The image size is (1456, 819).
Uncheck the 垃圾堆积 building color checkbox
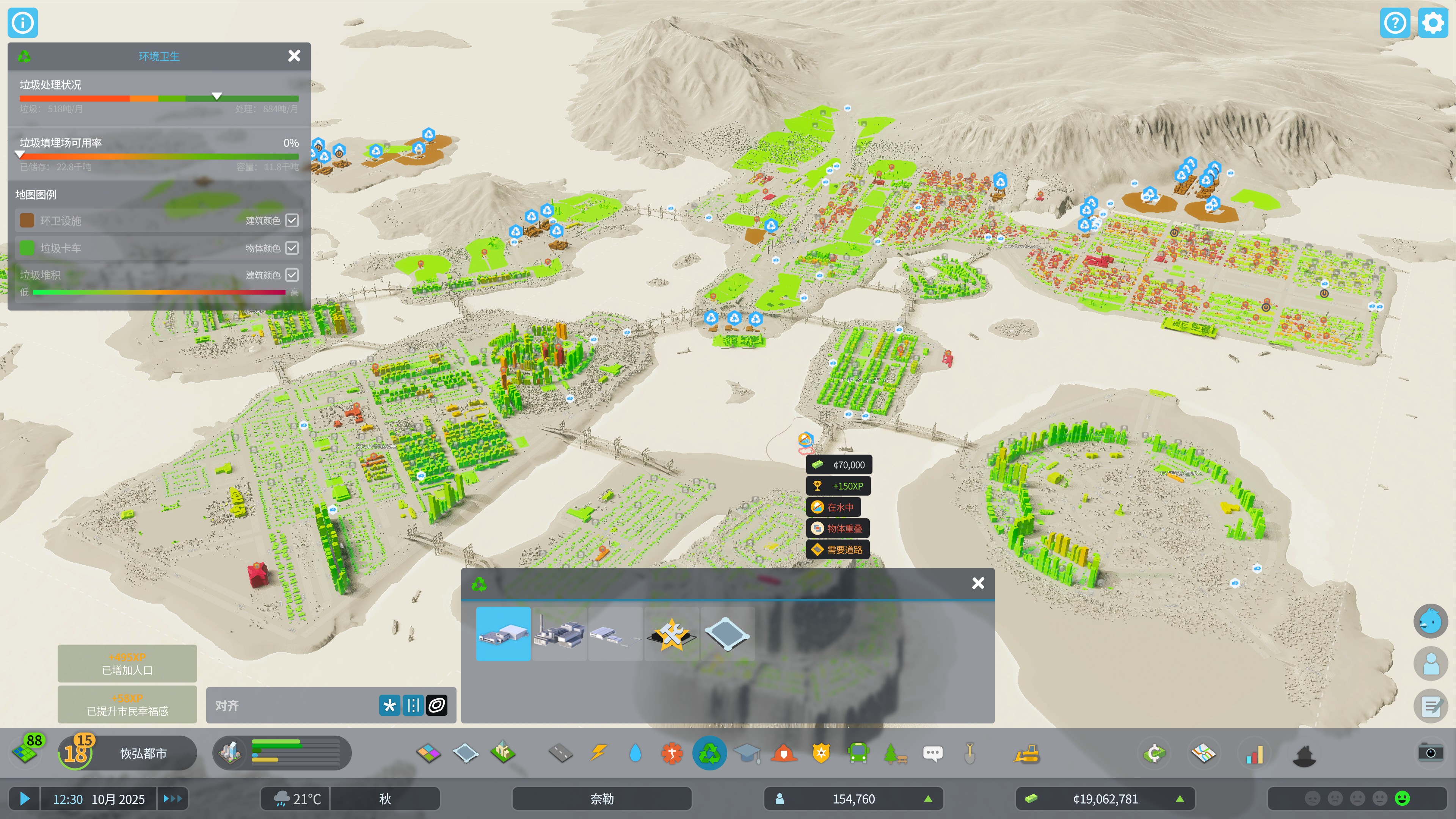point(292,275)
